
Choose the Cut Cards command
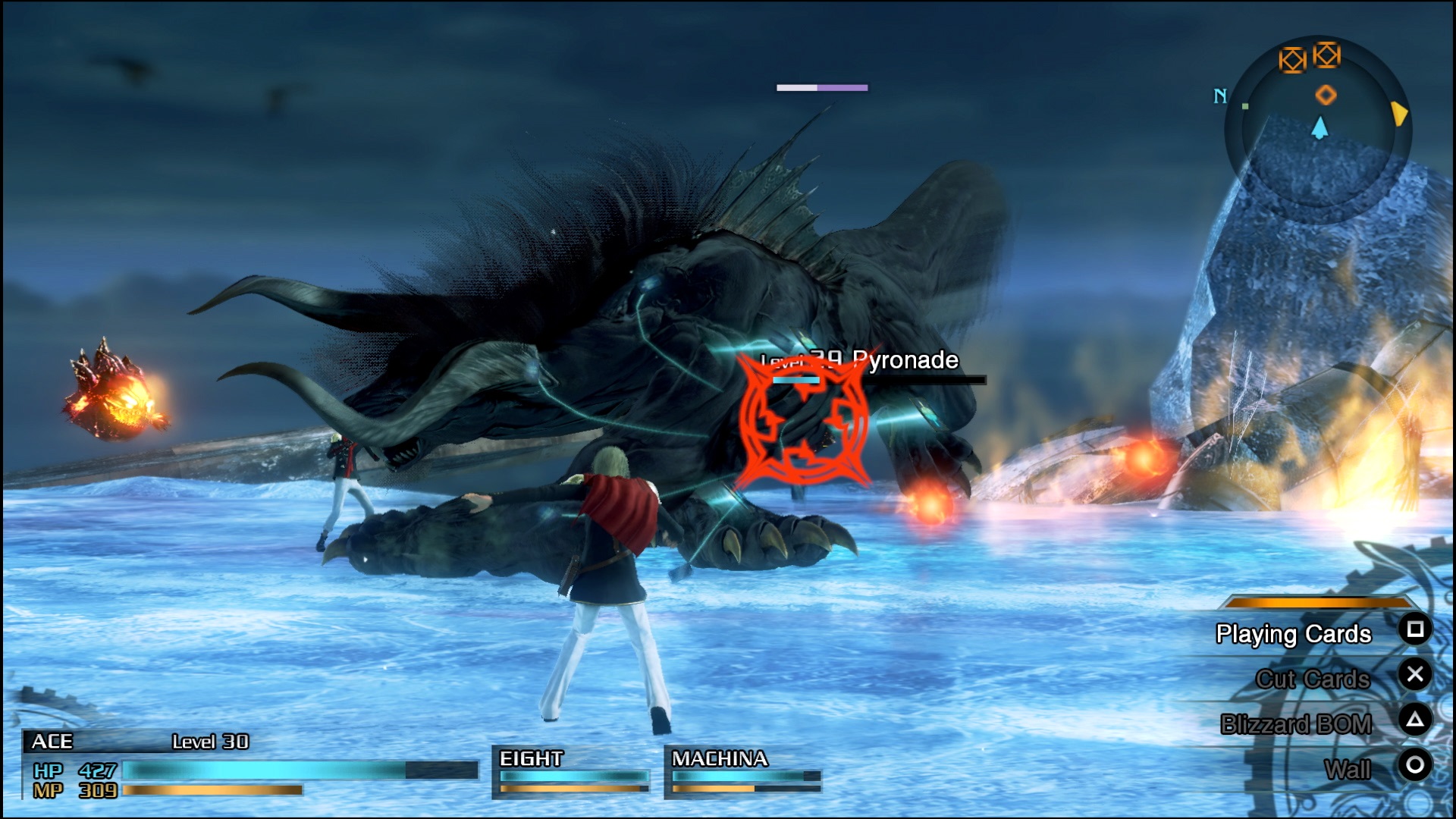coord(1313,679)
